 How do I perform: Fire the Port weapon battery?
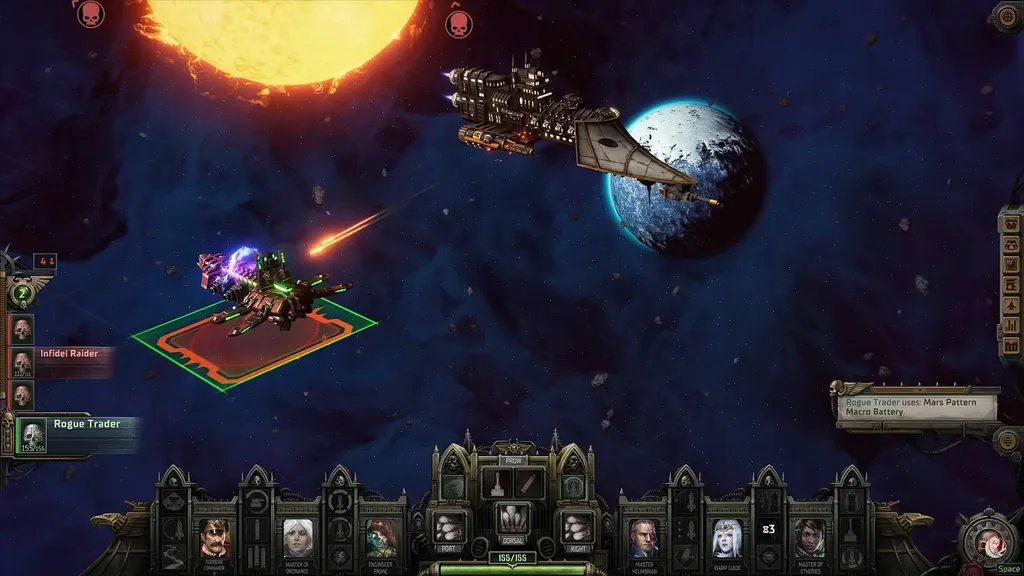click(448, 526)
